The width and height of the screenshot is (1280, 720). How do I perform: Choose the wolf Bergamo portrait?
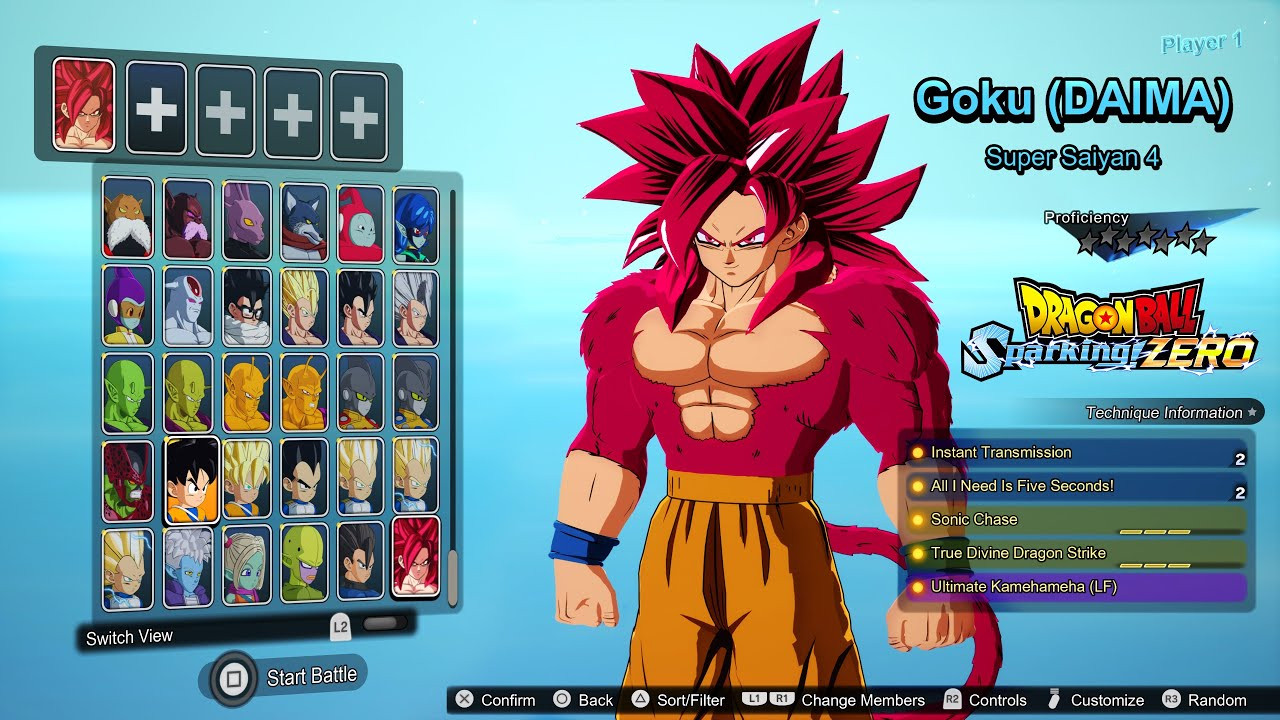pyautogui.click(x=304, y=219)
